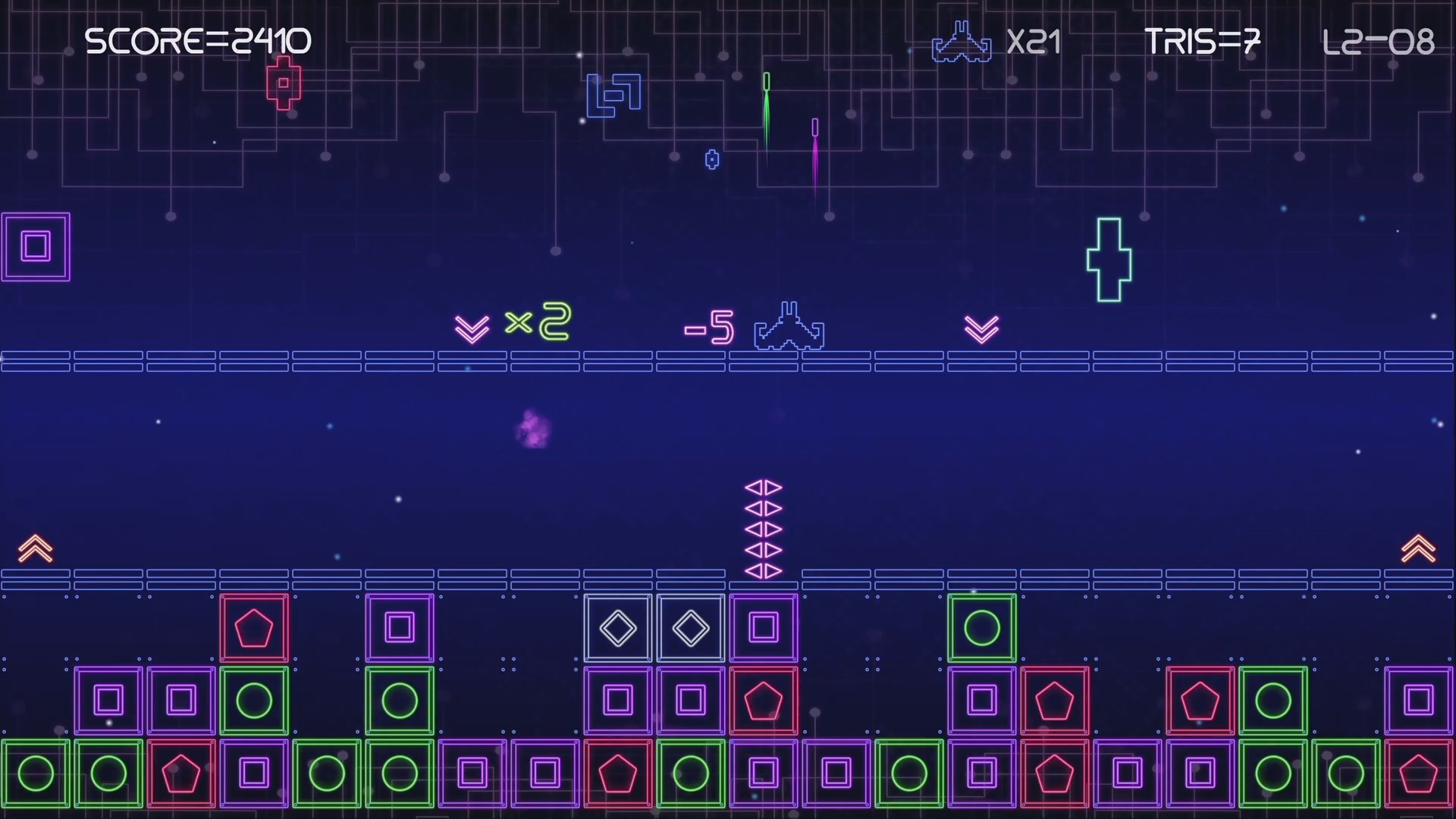Pick up the purple square power-up on left edge

[x=36, y=246]
